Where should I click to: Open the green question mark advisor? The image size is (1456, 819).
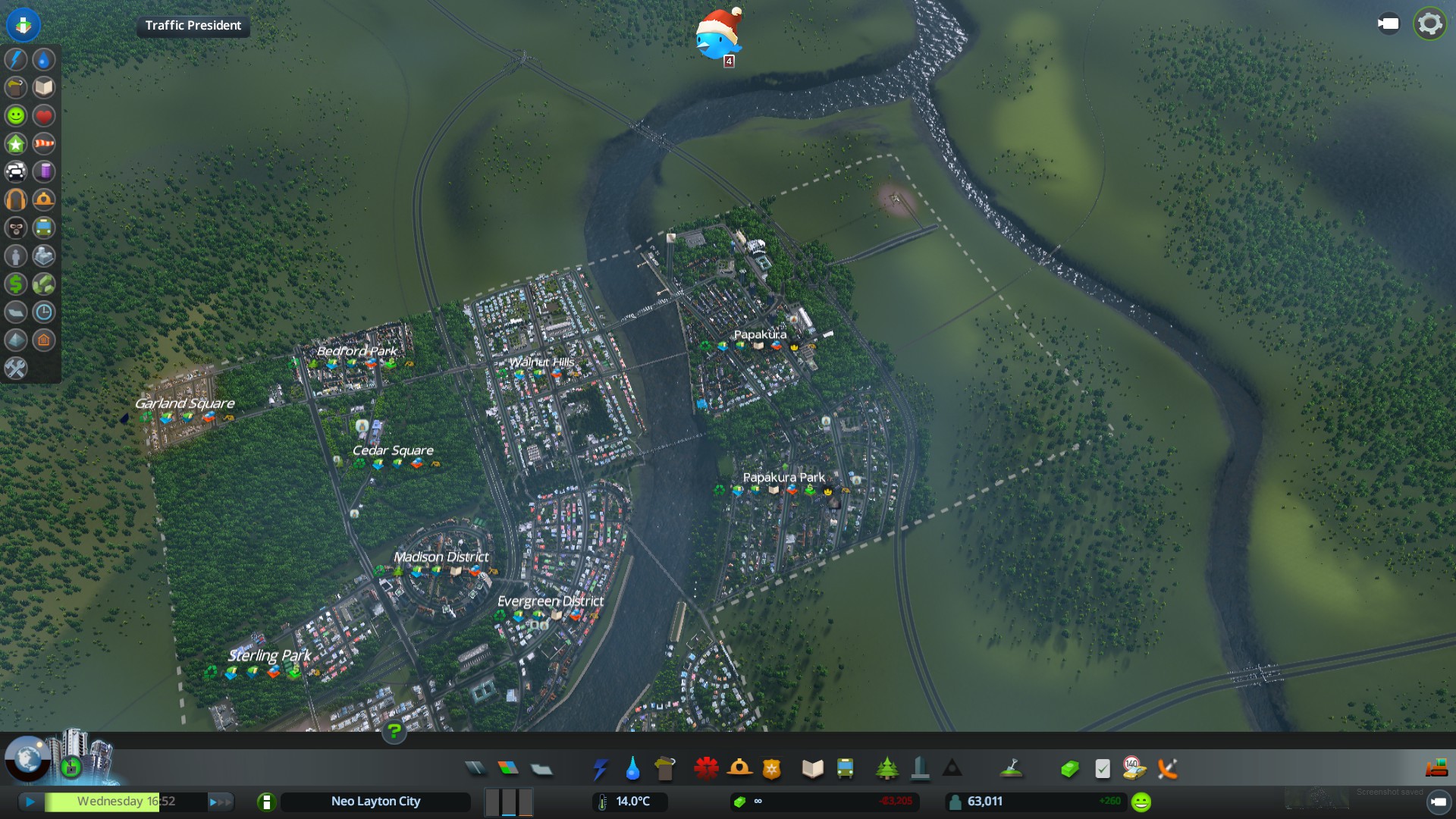click(x=394, y=731)
